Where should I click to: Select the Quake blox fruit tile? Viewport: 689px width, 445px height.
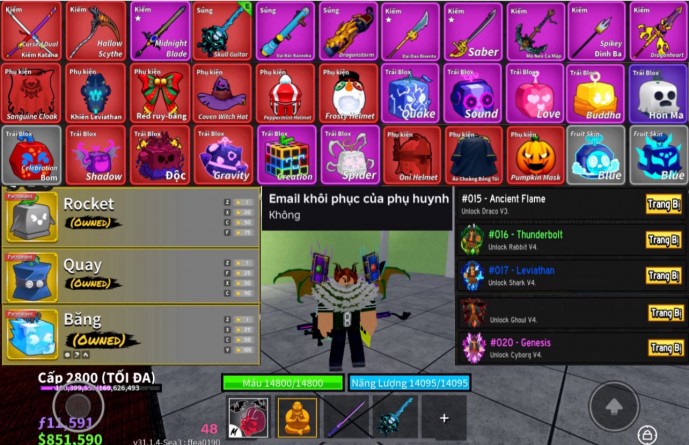click(408, 94)
